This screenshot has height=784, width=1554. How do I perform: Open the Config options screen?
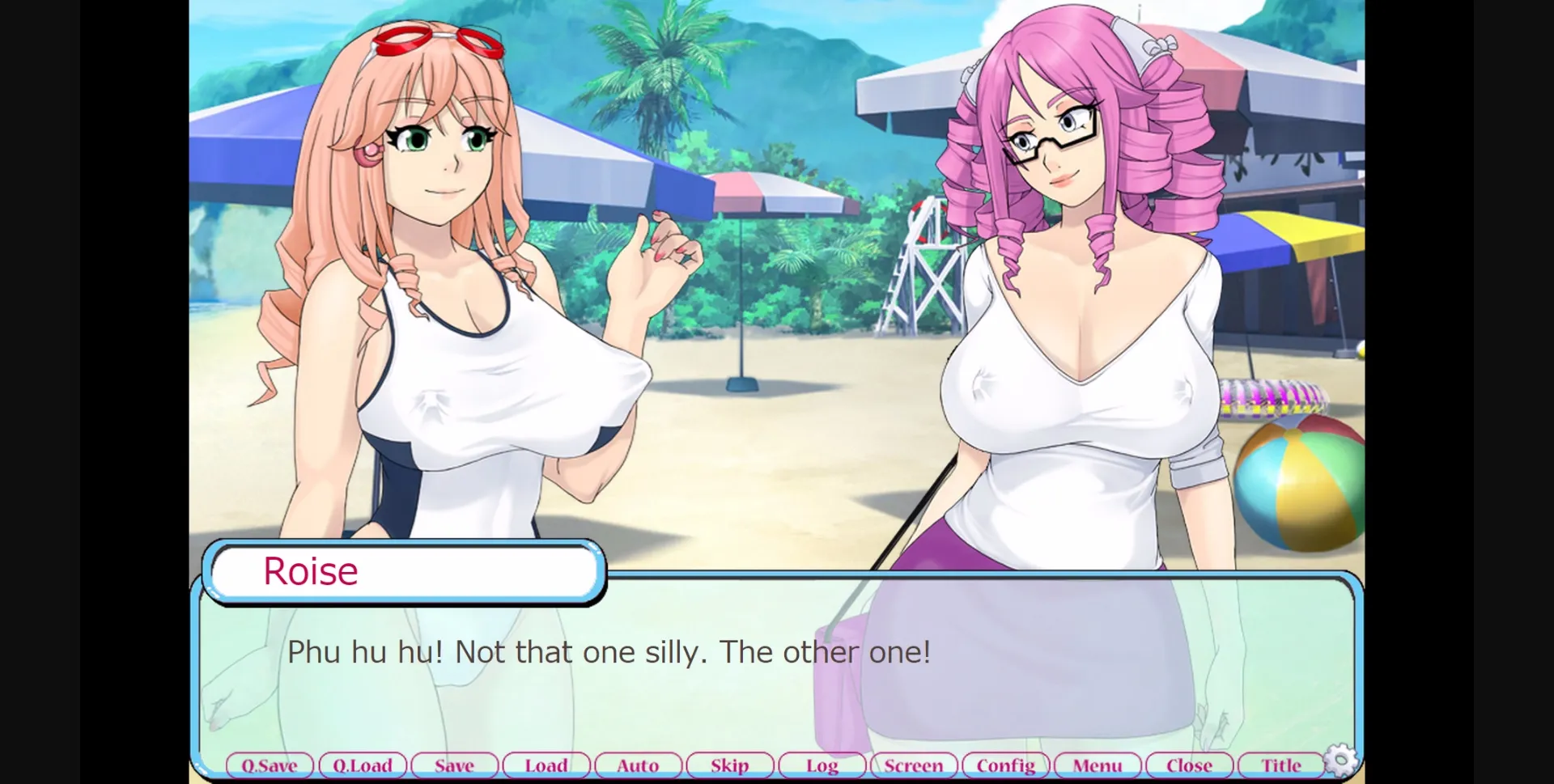(x=1005, y=765)
